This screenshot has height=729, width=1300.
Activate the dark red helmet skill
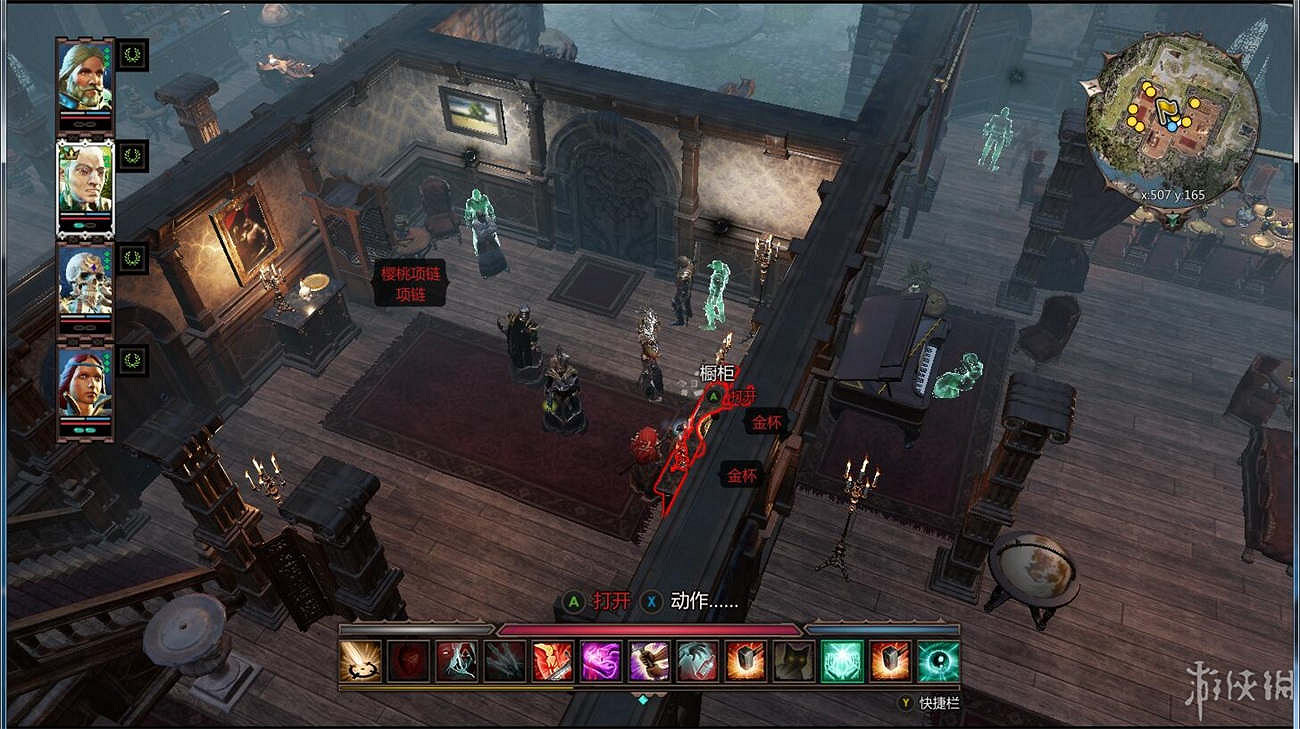pos(408,661)
